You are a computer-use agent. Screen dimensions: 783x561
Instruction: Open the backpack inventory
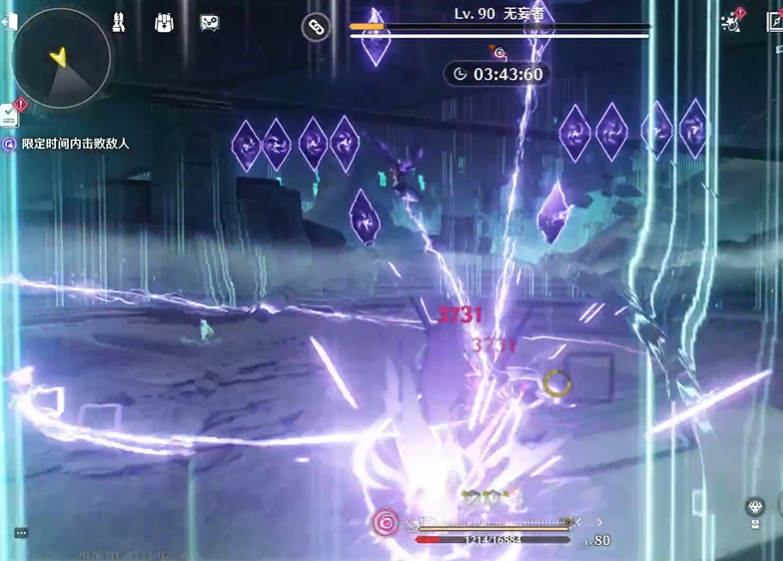coord(164,22)
